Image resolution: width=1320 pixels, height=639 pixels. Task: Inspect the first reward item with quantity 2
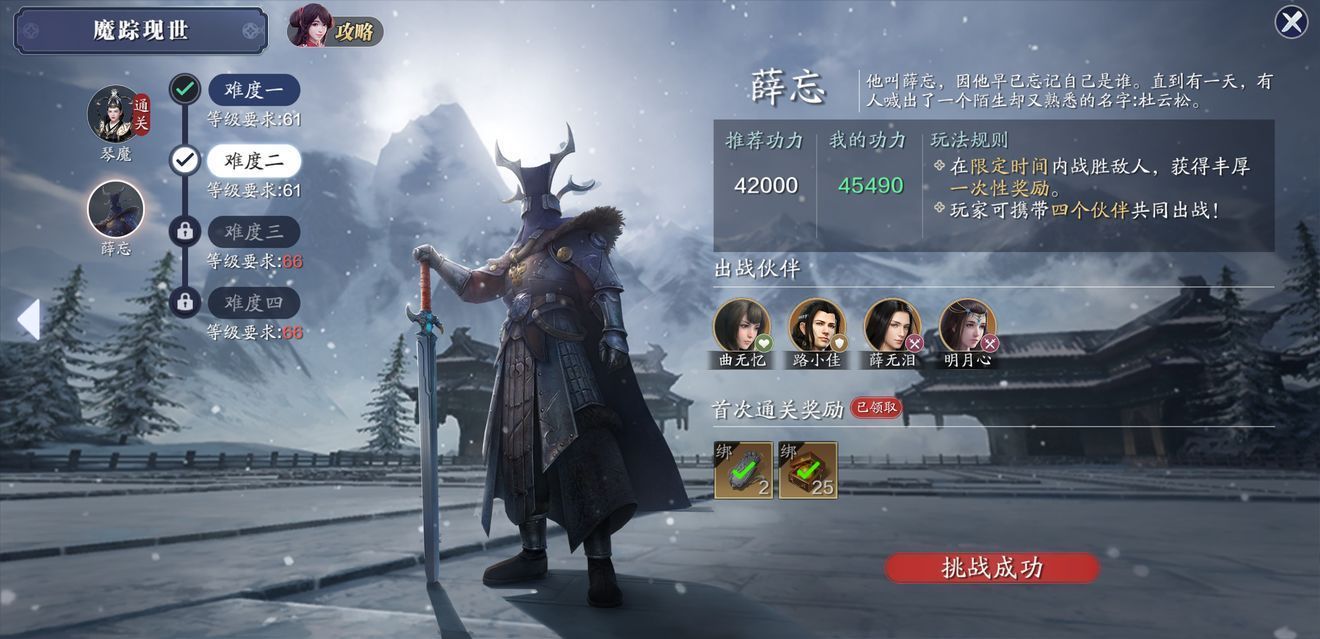point(743,470)
